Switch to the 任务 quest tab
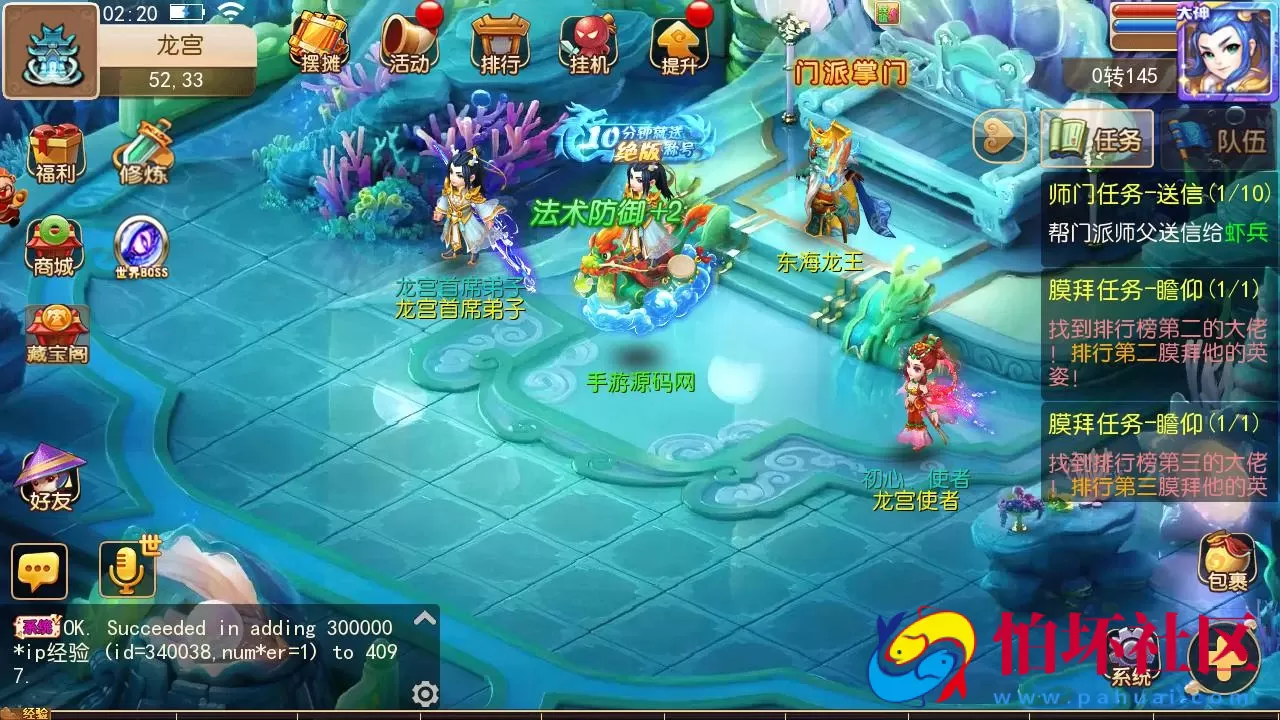The image size is (1280, 720). pyautogui.click(x=1097, y=138)
